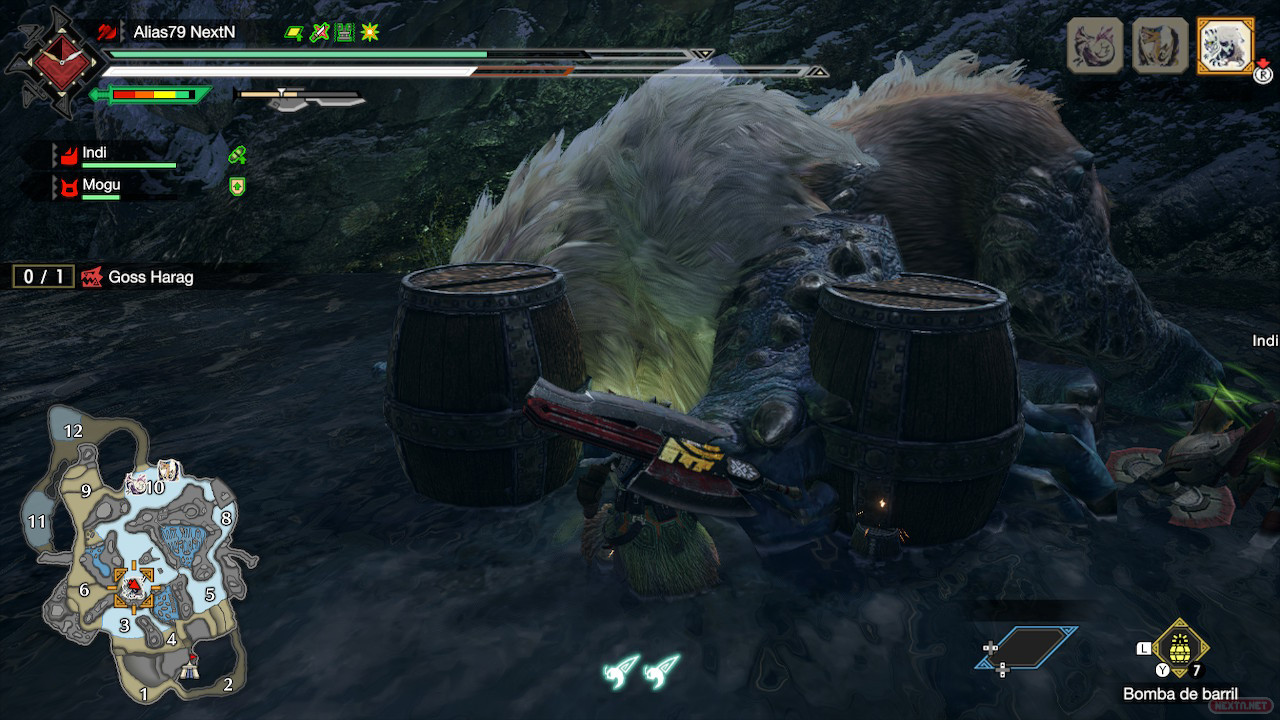Select the purple serpent monster icon
The width and height of the screenshot is (1280, 720).
pyautogui.click(x=1095, y=46)
